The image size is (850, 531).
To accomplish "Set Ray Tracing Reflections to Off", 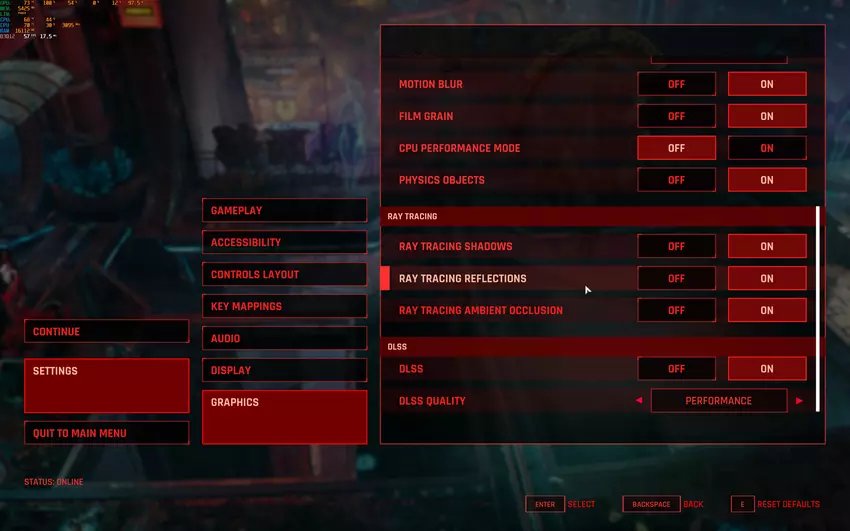I will pyautogui.click(x=676, y=278).
